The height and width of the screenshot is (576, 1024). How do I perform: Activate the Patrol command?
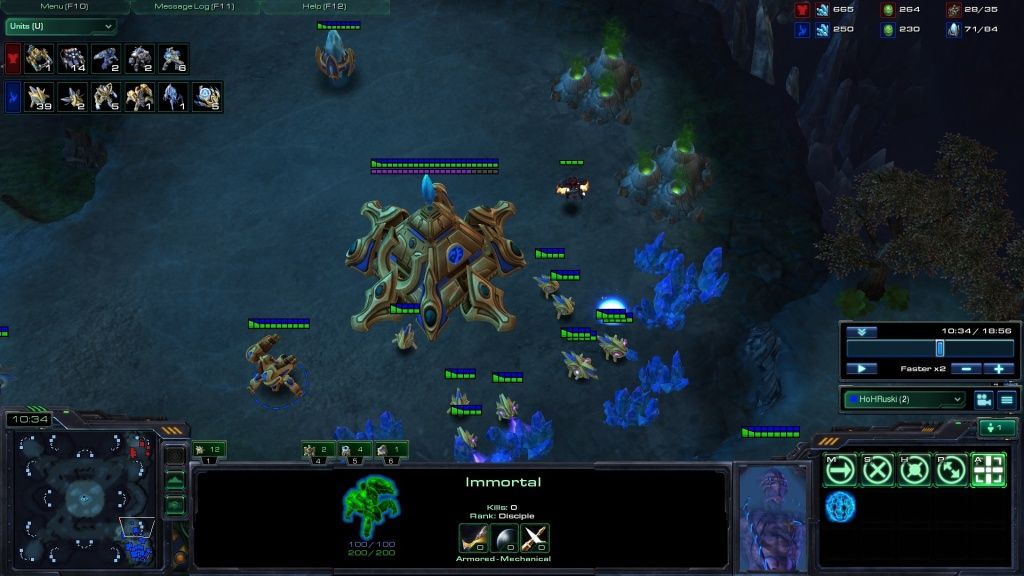pyautogui.click(x=951, y=470)
